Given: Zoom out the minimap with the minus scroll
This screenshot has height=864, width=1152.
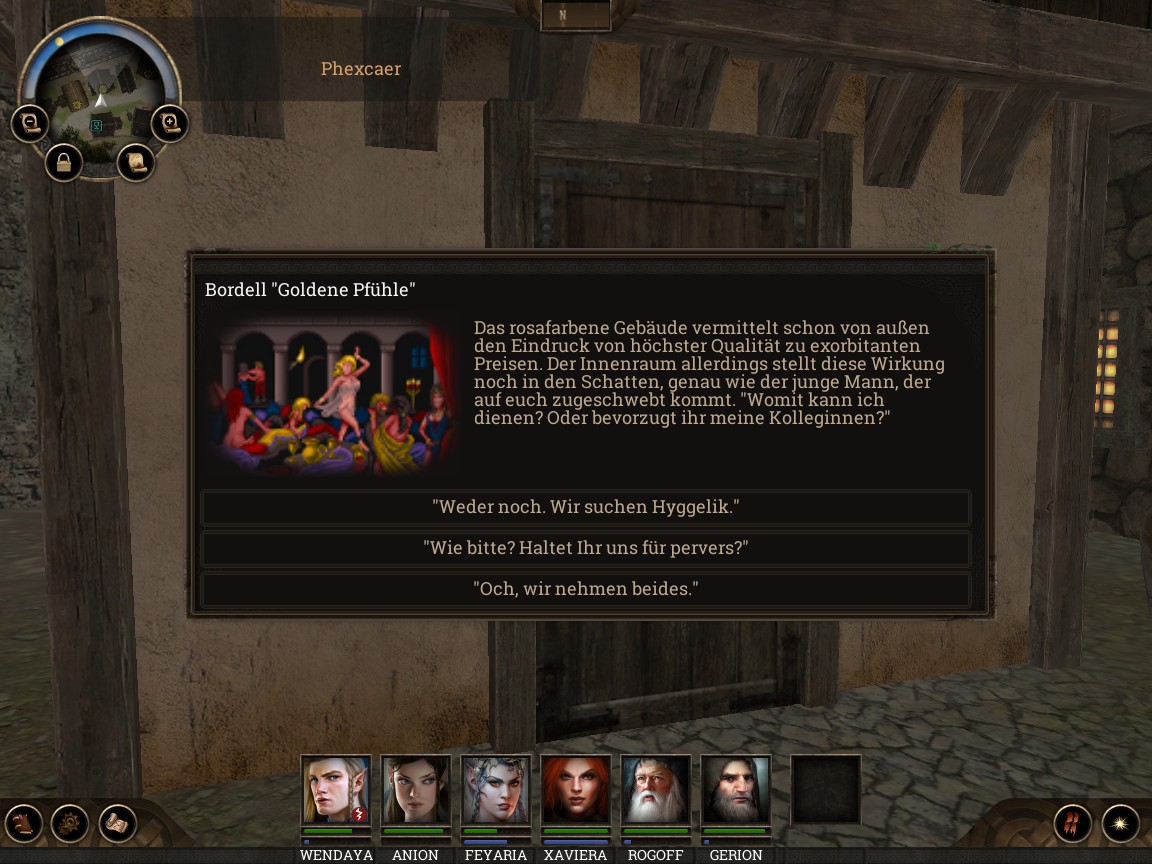Looking at the screenshot, I should [30, 124].
